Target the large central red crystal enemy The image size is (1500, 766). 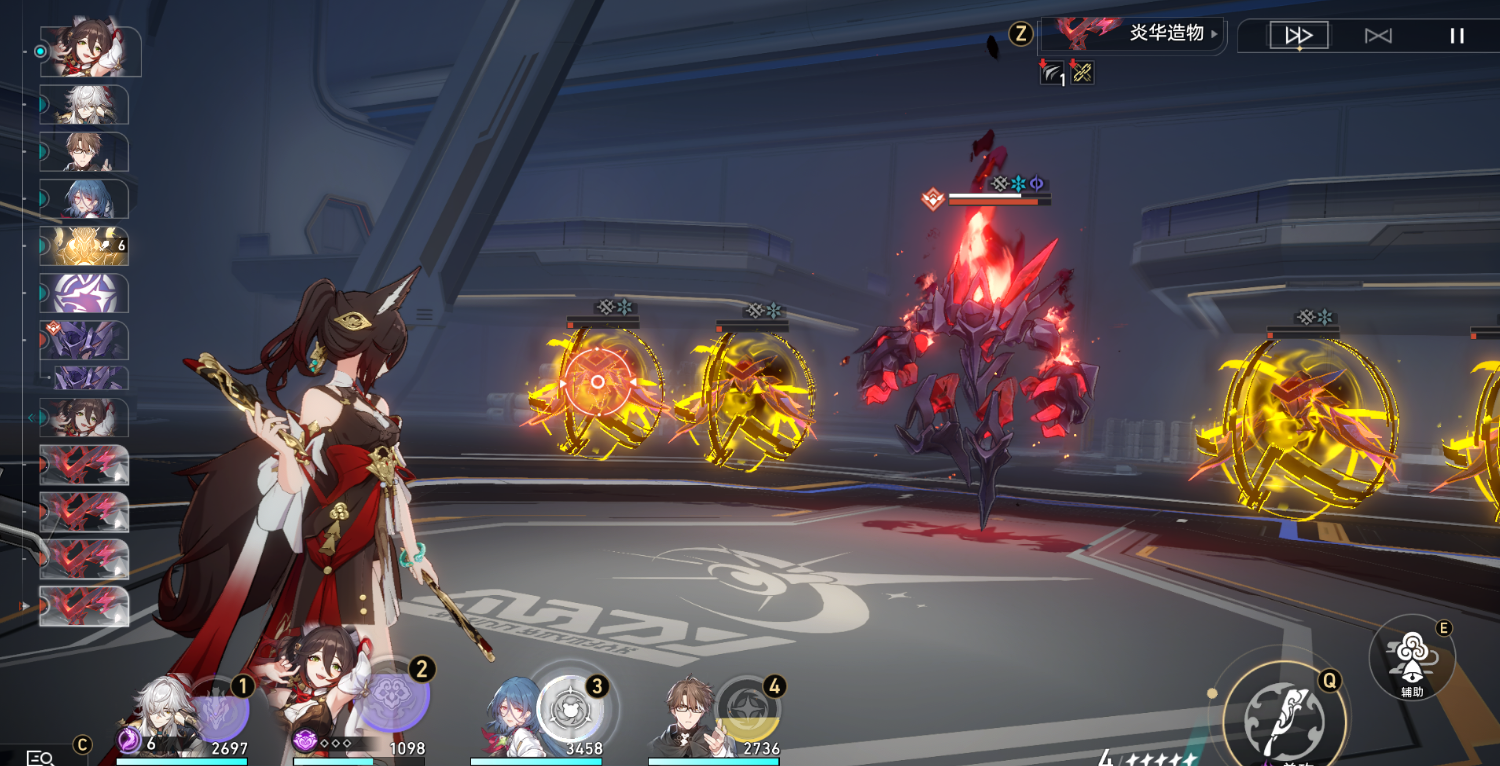pyautogui.click(x=980, y=370)
